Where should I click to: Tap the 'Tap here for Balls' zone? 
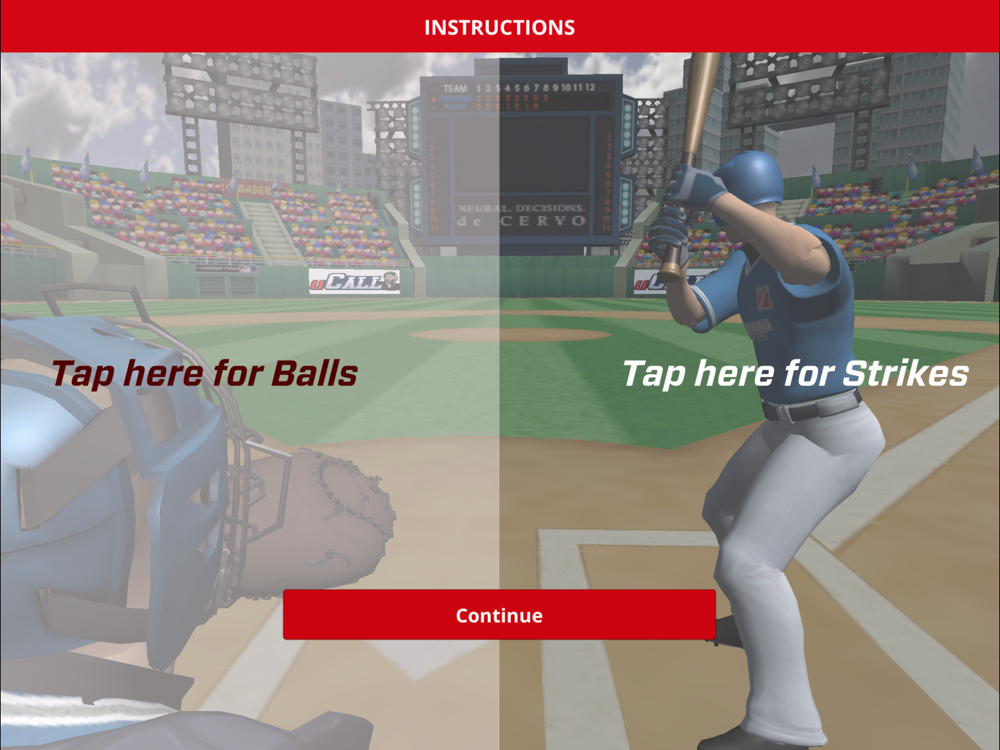tap(205, 374)
